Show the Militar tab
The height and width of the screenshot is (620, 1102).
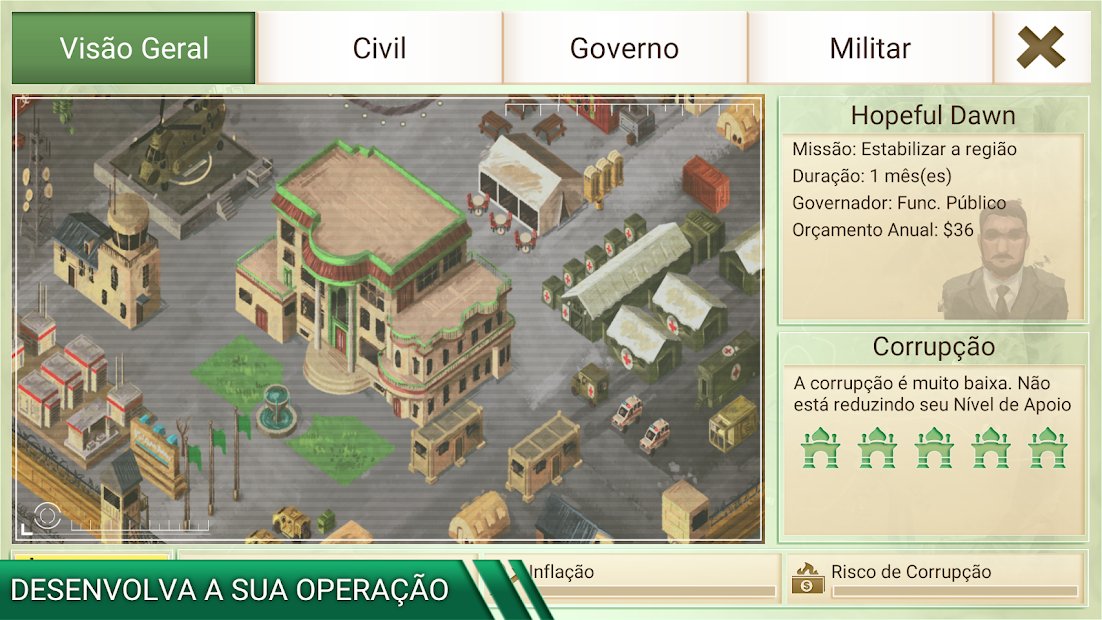870,48
